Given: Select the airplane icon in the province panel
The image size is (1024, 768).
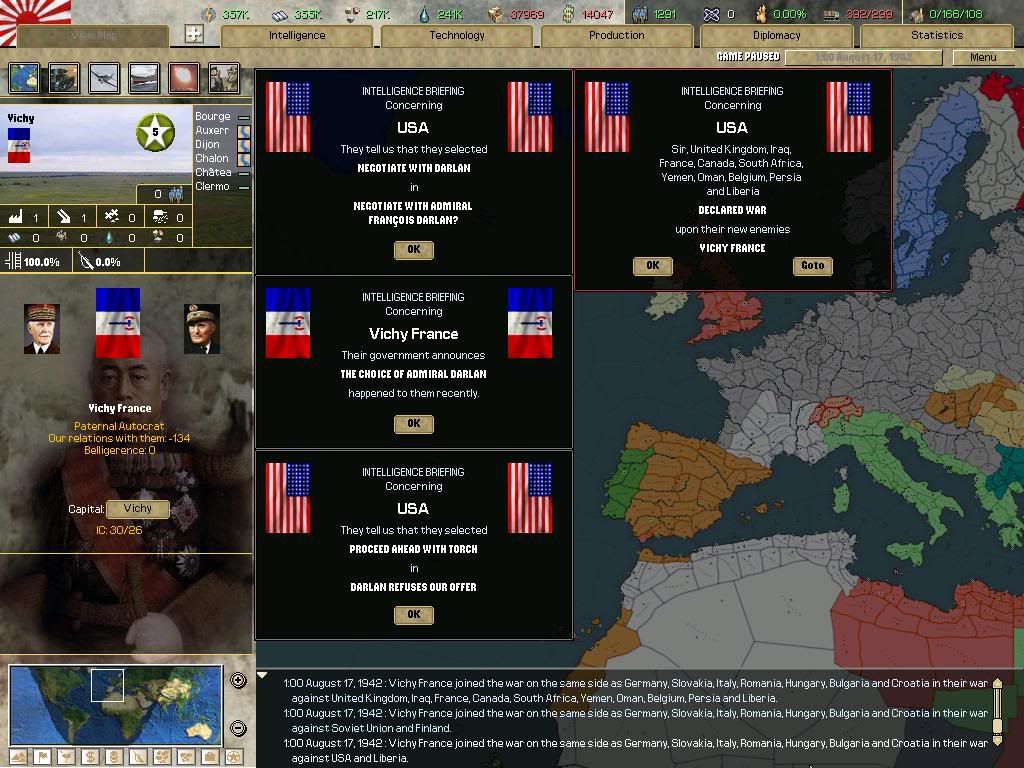Looking at the screenshot, I should 102,77.
